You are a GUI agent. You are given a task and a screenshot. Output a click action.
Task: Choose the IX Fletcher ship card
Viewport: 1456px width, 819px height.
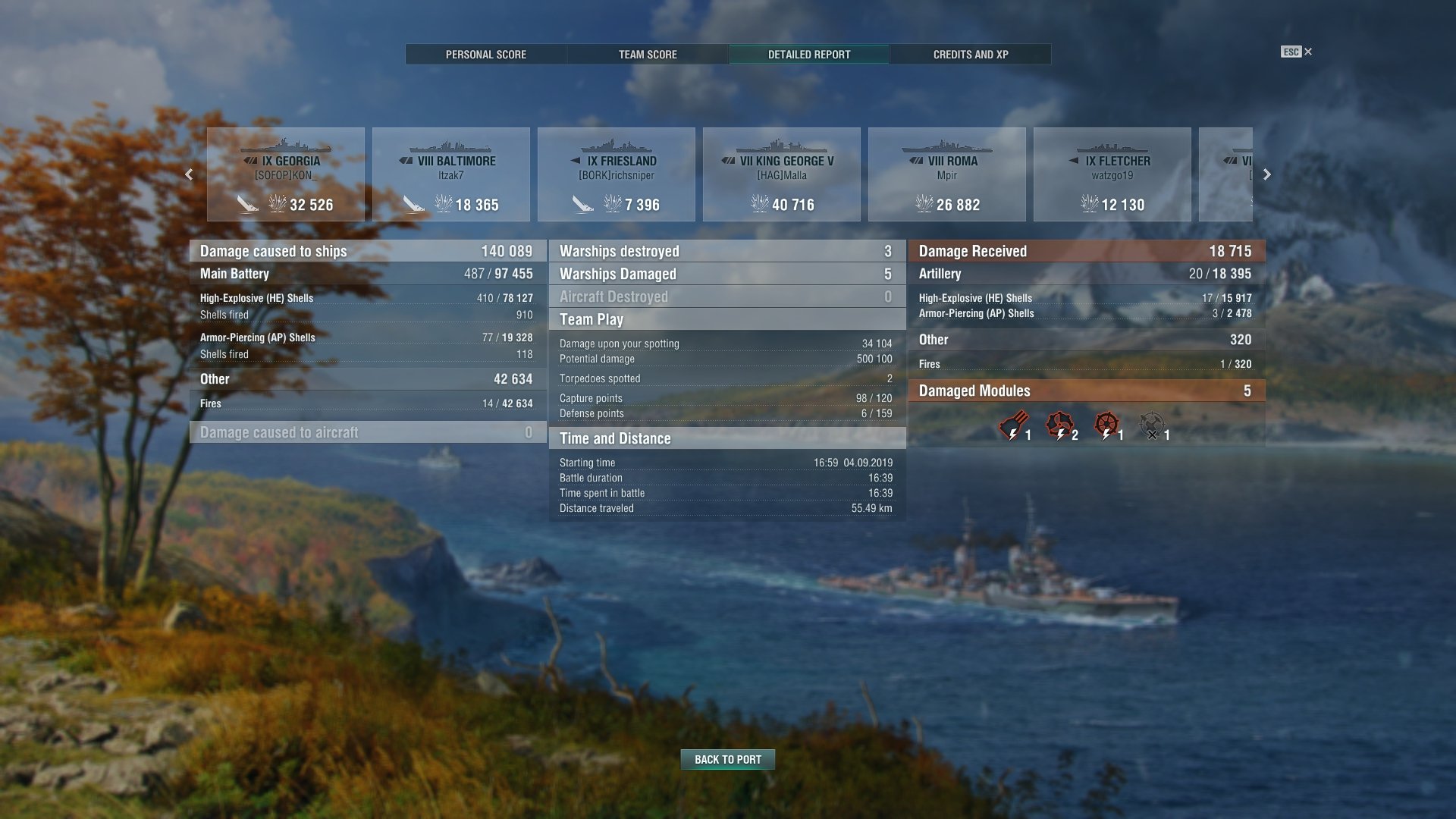pyautogui.click(x=1112, y=174)
